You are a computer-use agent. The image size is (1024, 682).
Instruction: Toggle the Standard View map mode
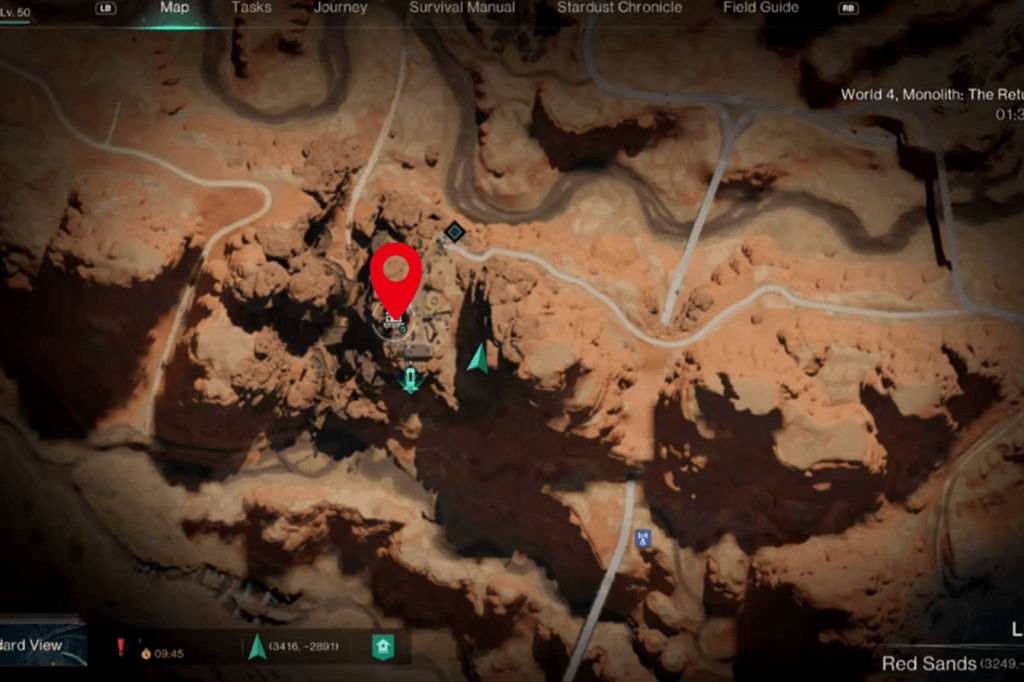click(x=42, y=645)
